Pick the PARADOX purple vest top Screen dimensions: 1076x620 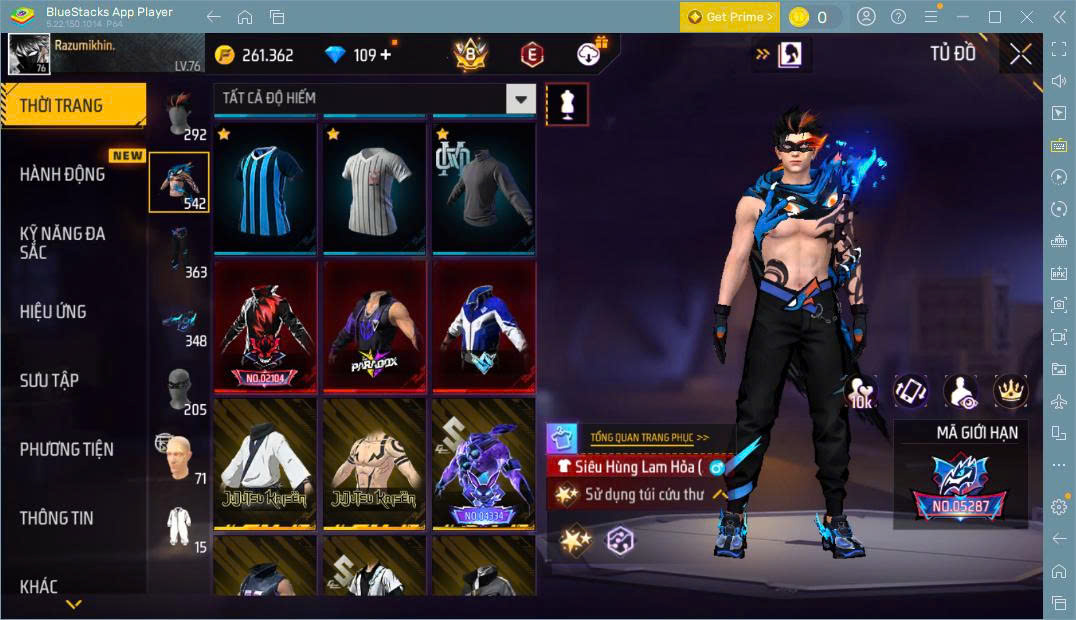[x=374, y=325]
